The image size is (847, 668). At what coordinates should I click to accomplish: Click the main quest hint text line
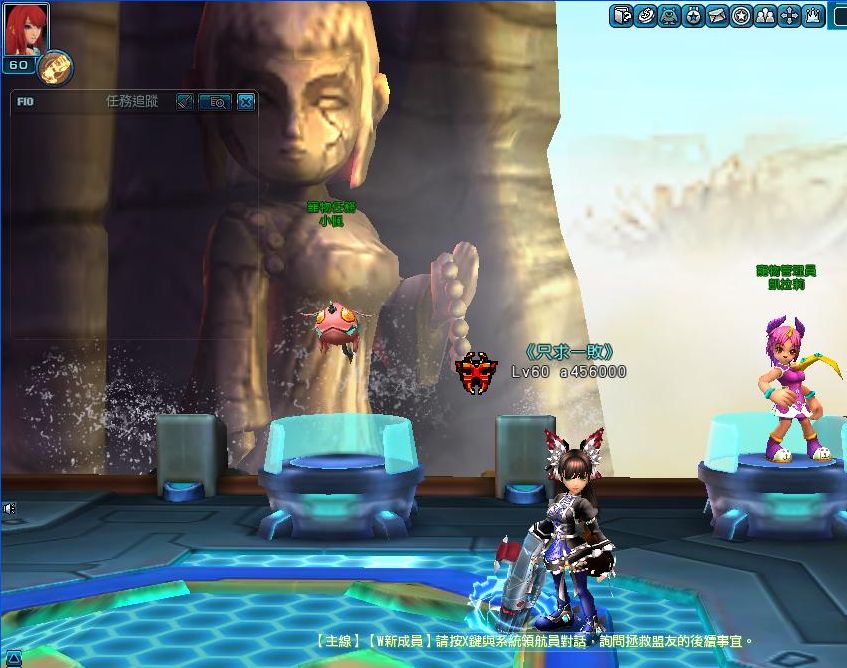(x=533, y=641)
